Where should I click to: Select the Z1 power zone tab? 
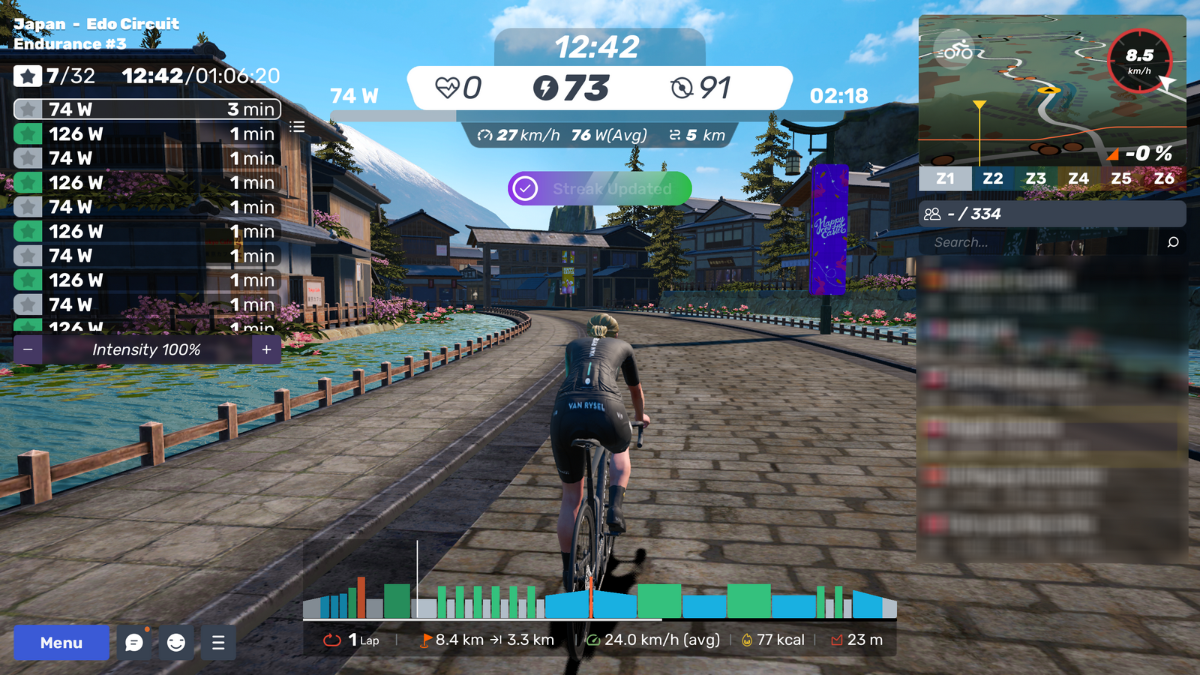(x=945, y=179)
